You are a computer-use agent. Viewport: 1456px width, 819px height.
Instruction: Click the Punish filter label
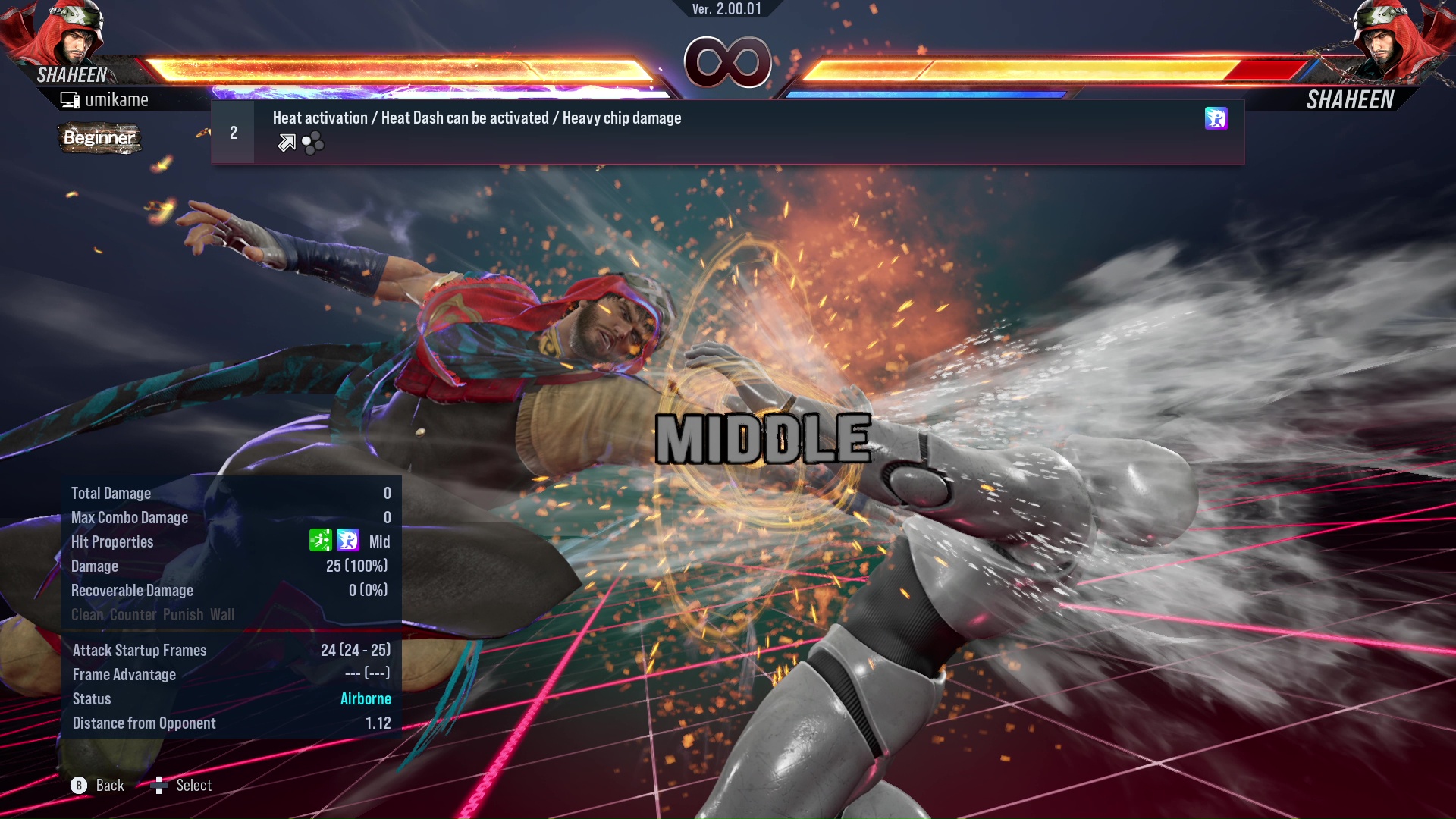click(182, 614)
